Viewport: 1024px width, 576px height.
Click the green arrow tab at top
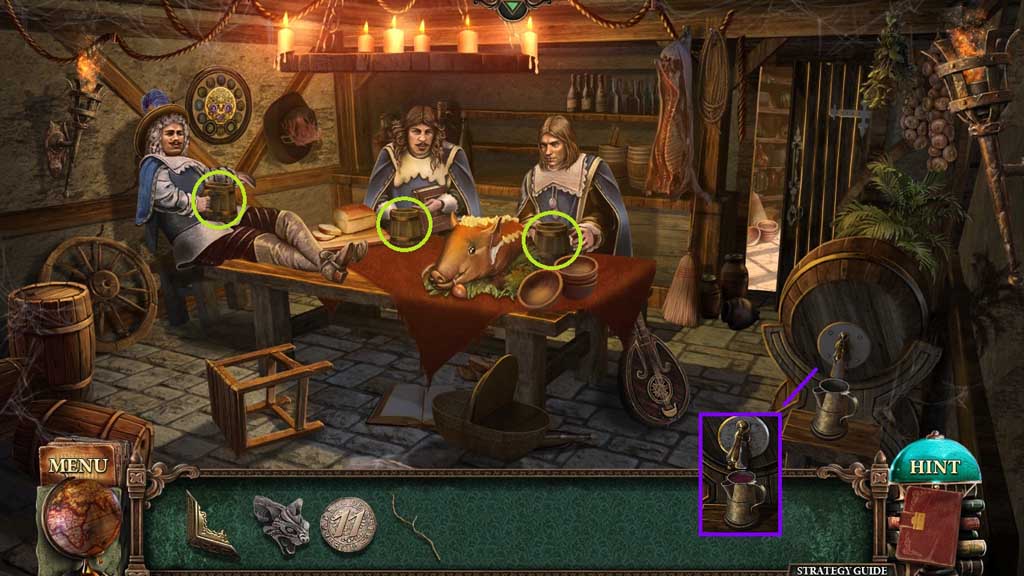(x=513, y=4)
